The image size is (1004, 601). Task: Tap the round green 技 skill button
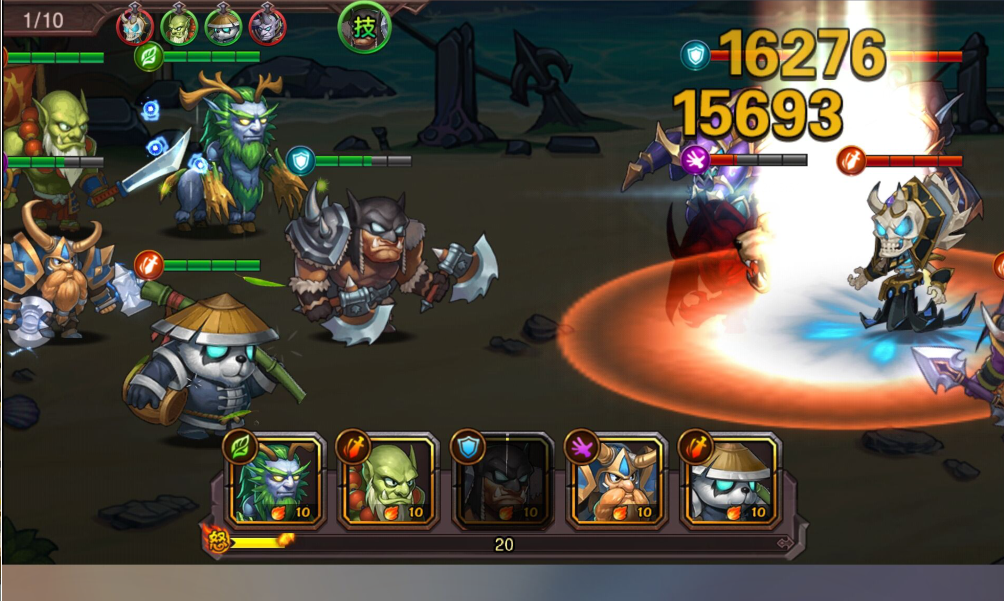pos(365,27)
